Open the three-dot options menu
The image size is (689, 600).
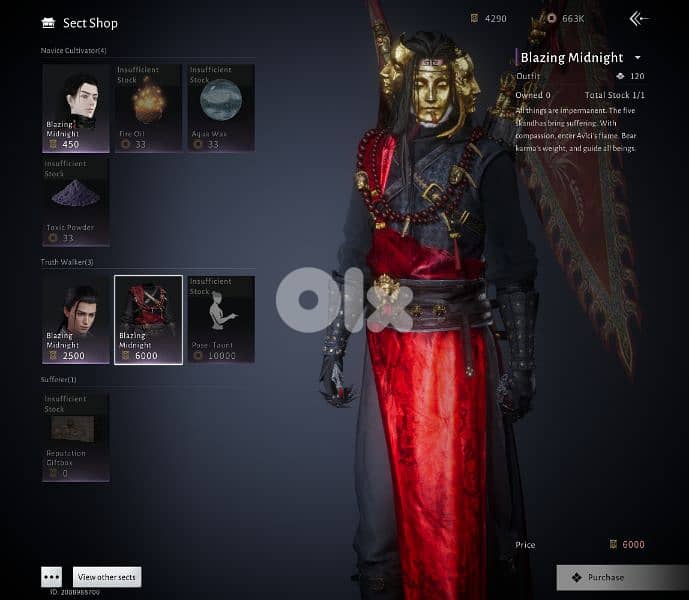click(x=52, y=577)
